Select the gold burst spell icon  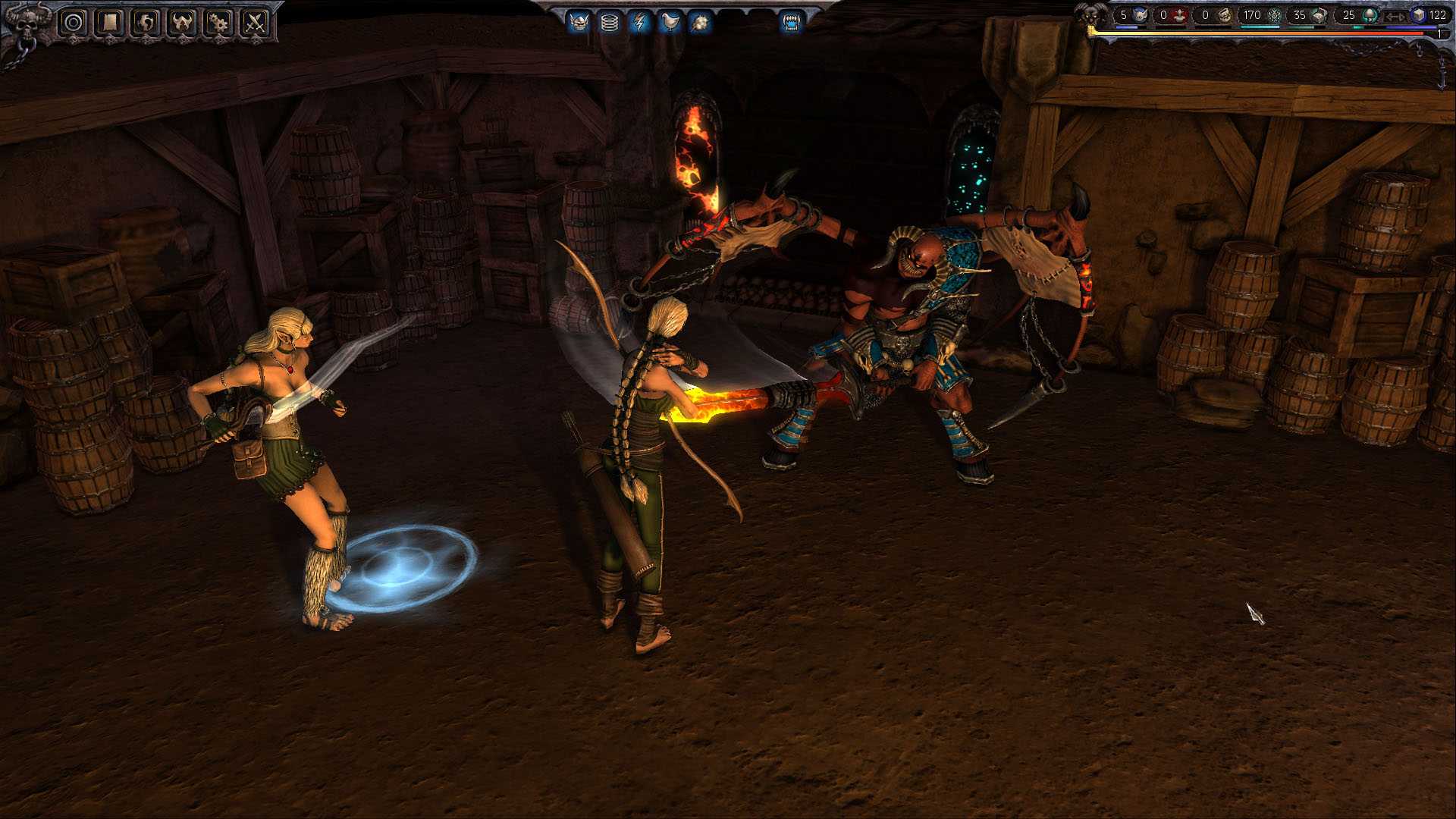click(701, 24)
